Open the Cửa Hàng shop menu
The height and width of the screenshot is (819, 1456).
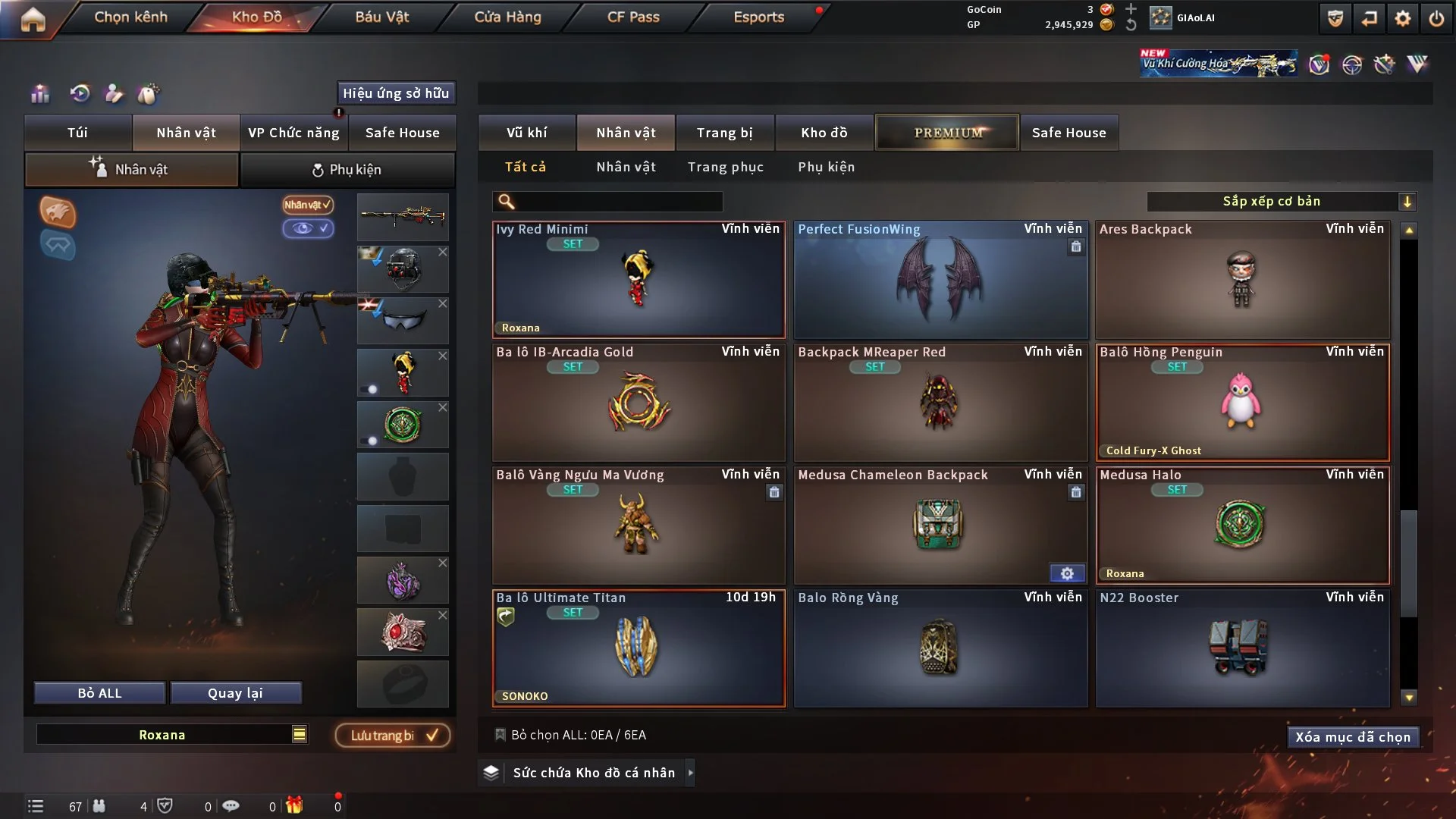pyautogui.click(x=507, y=17)
